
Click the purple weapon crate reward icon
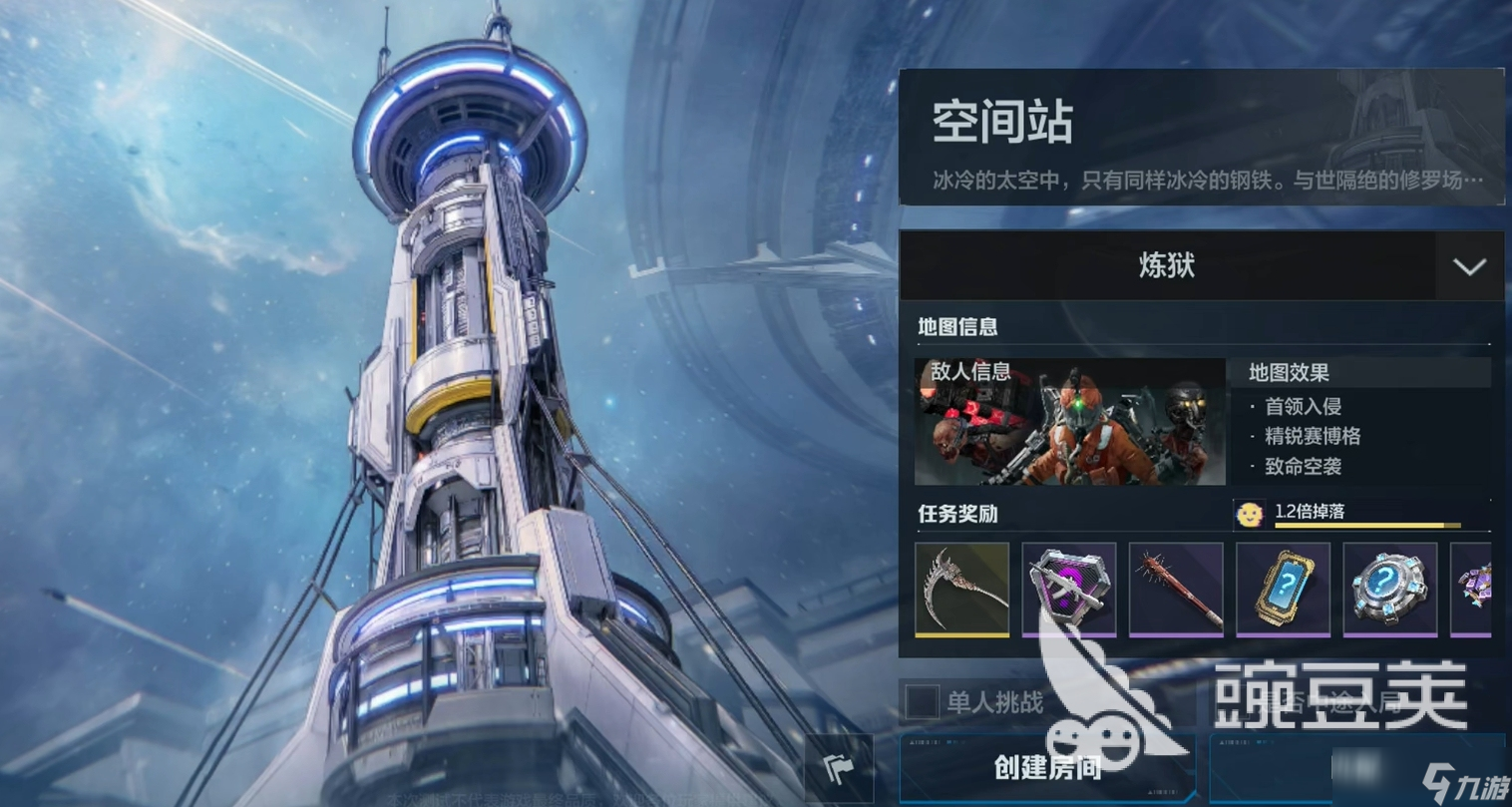[1069, 591]
